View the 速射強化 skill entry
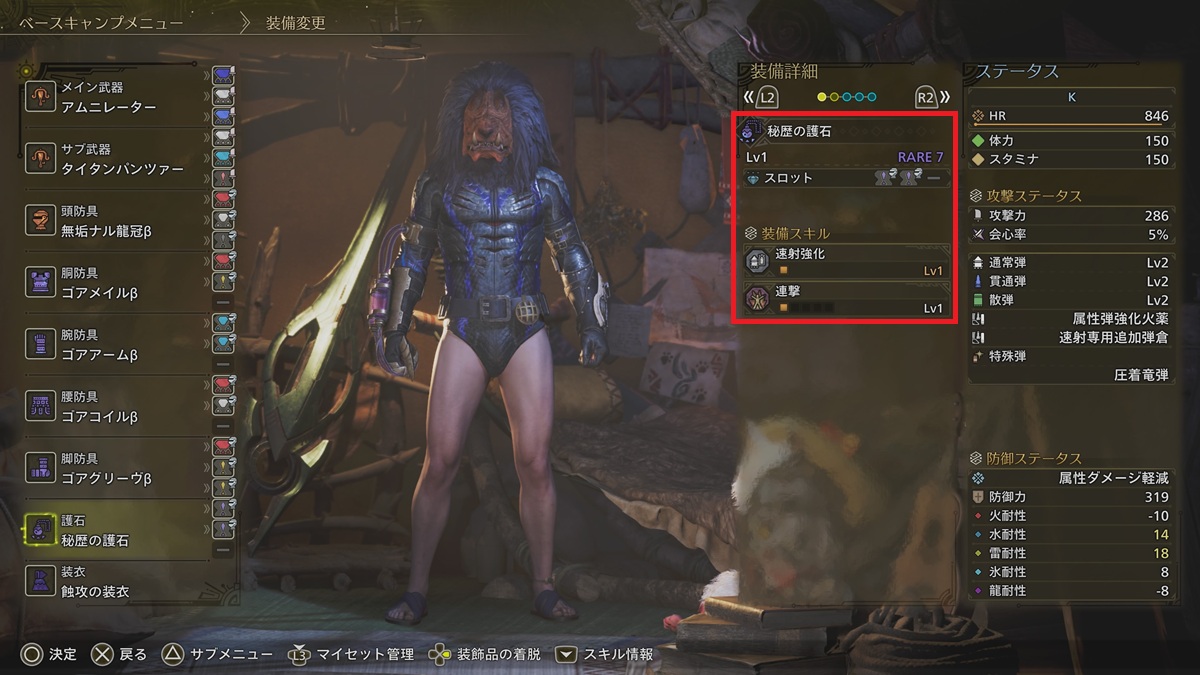The height and width of the screenshot is (675, 1200). (845, 262)
